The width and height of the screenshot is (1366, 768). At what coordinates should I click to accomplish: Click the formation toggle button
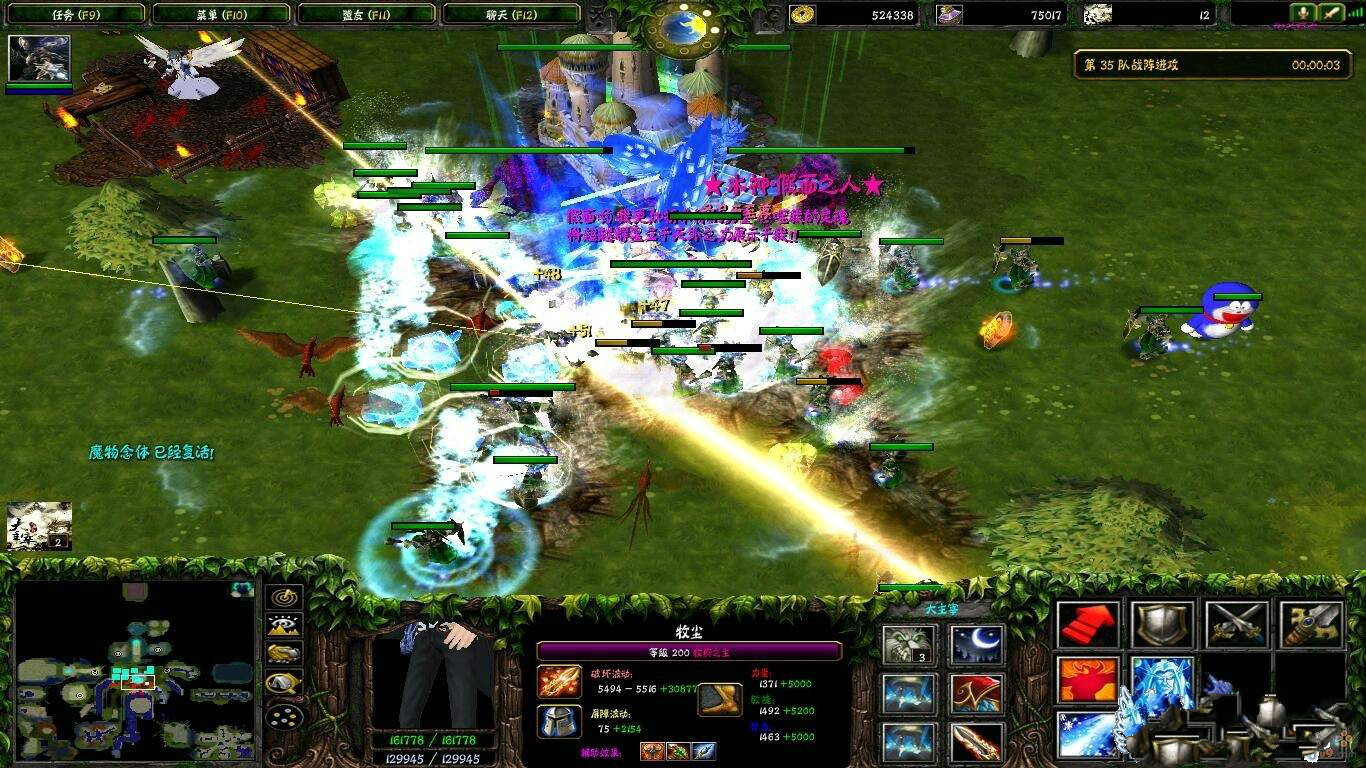coord(284,715)
